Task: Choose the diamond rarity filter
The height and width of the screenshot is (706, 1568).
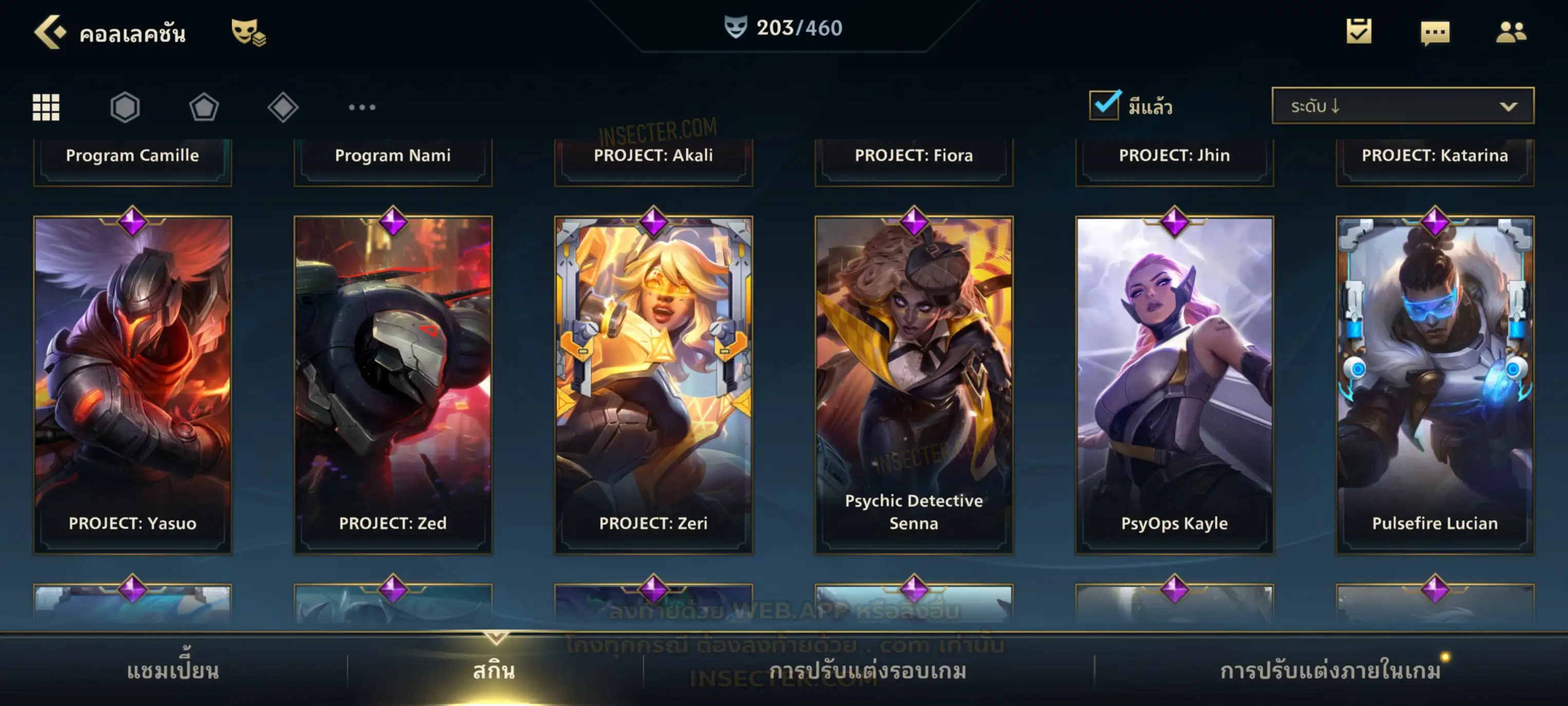Action: [x=283, y=107]
